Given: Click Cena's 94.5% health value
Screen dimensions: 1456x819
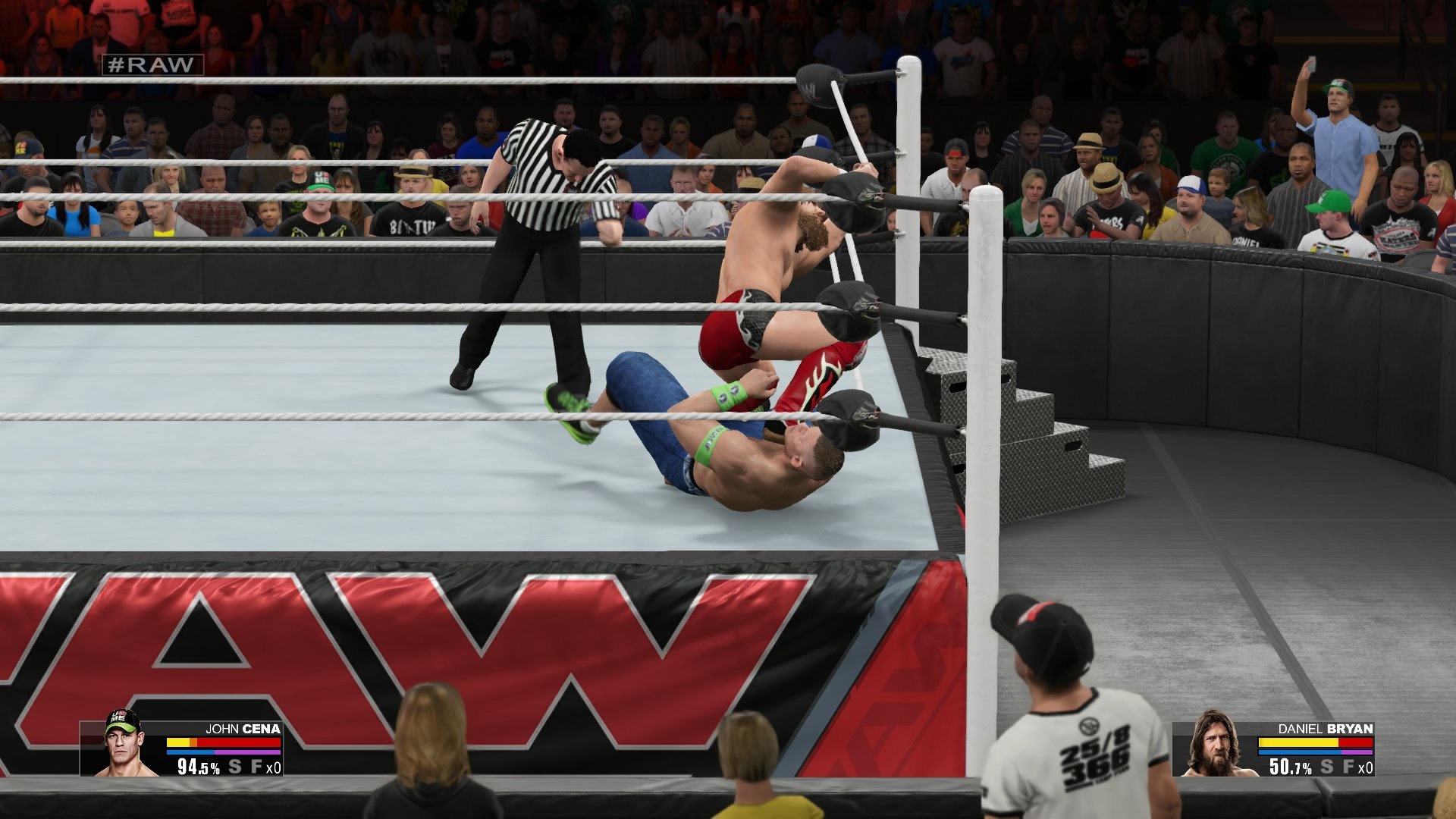Looking at the screenshot, I should [199, 766].
